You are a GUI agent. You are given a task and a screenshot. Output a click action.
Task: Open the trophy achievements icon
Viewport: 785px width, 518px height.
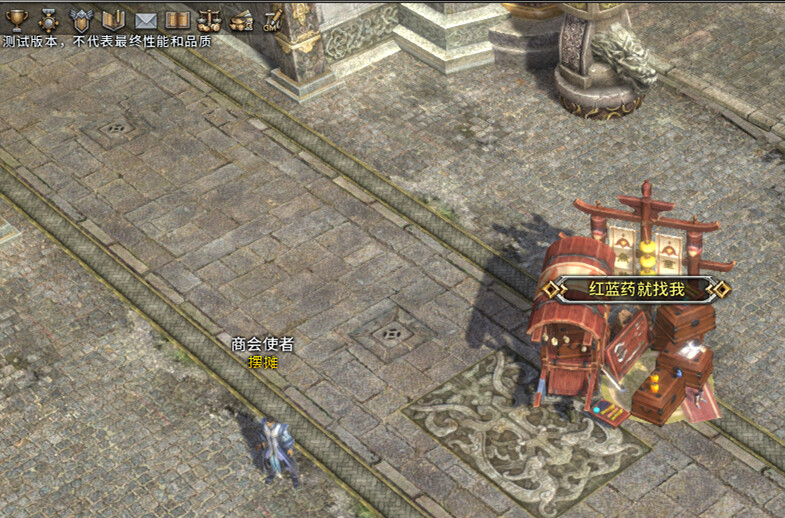tap(16, 19)
